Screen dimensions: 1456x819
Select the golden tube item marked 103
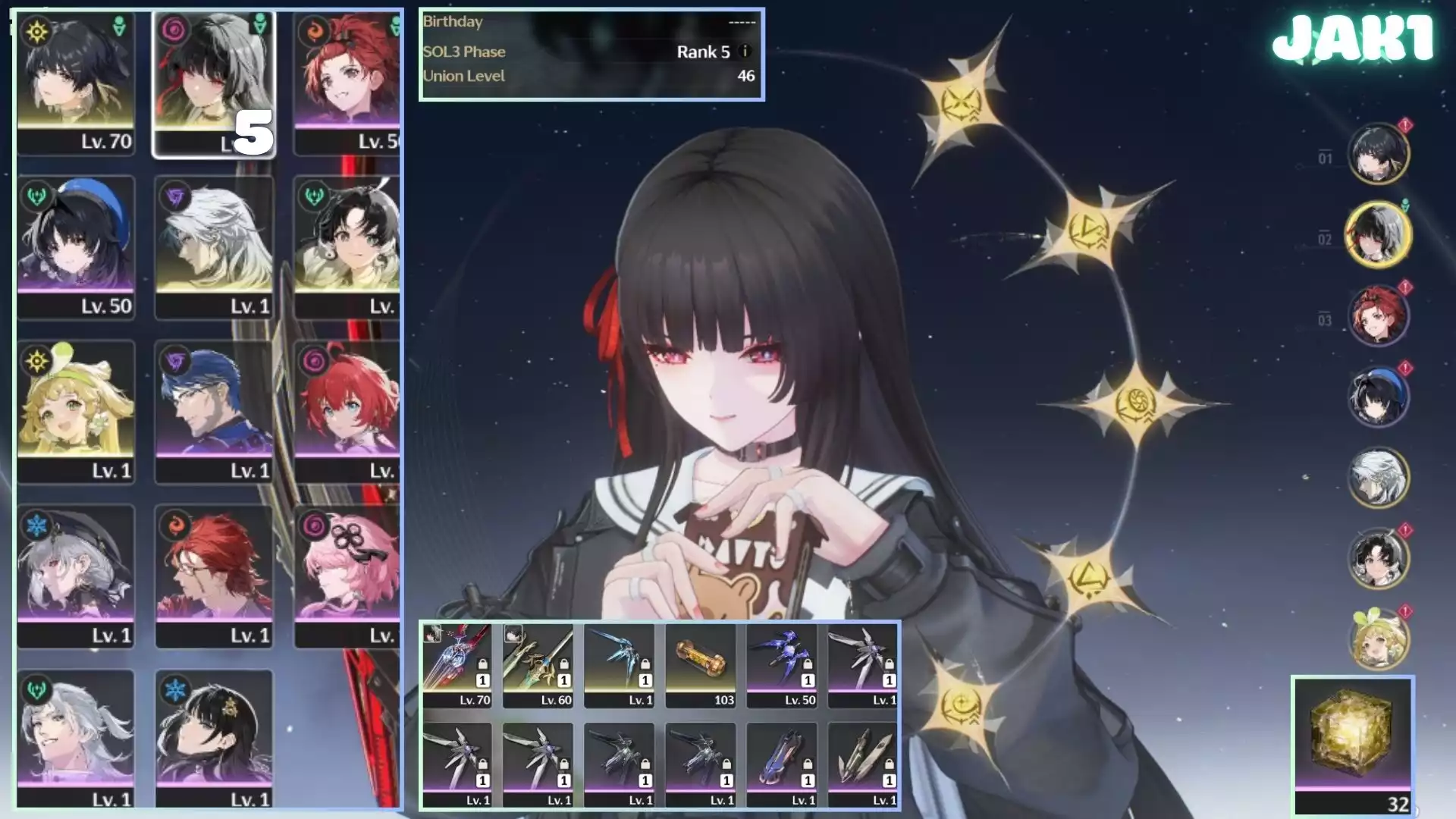point(701,665)
